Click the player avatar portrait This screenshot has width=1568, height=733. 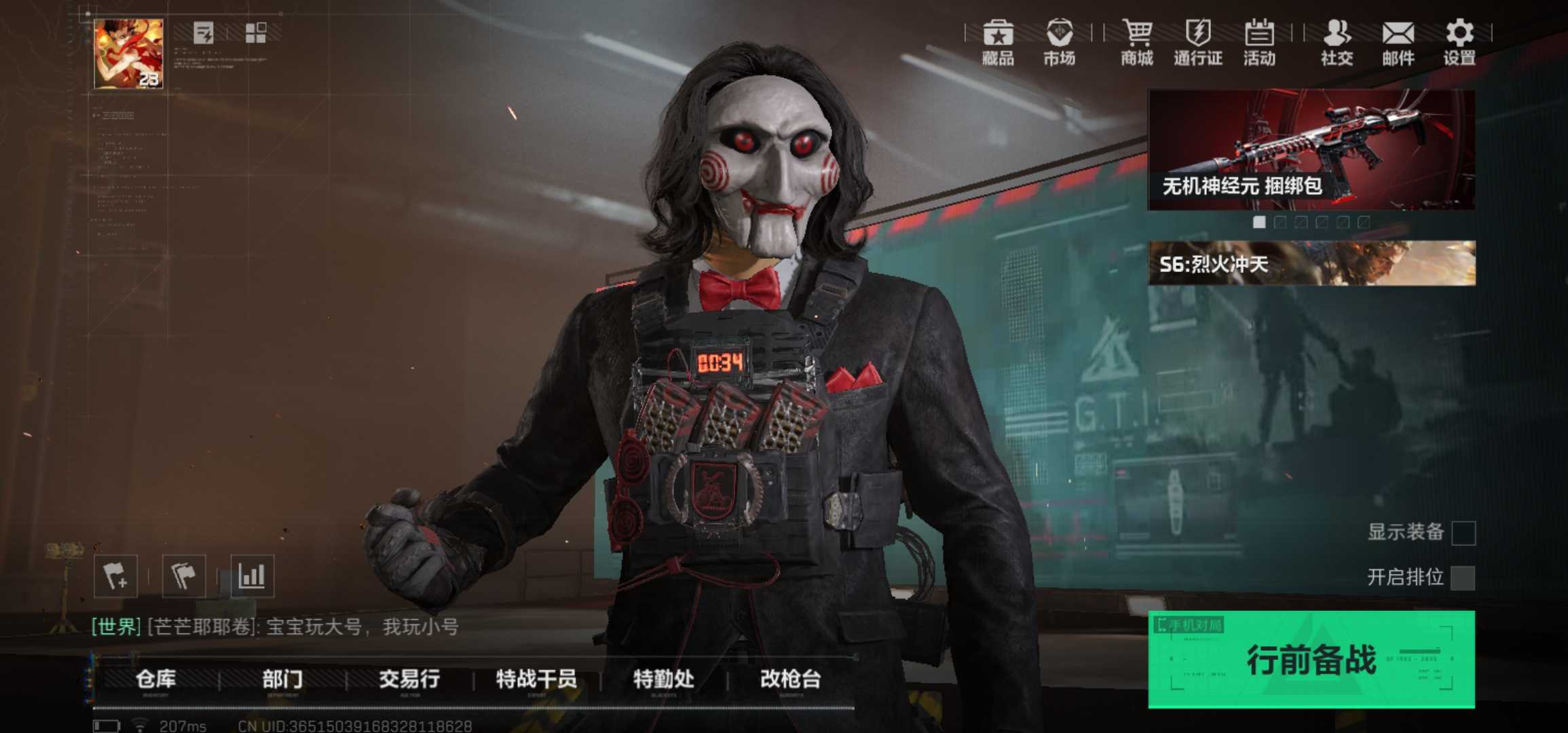pos(128,54)
